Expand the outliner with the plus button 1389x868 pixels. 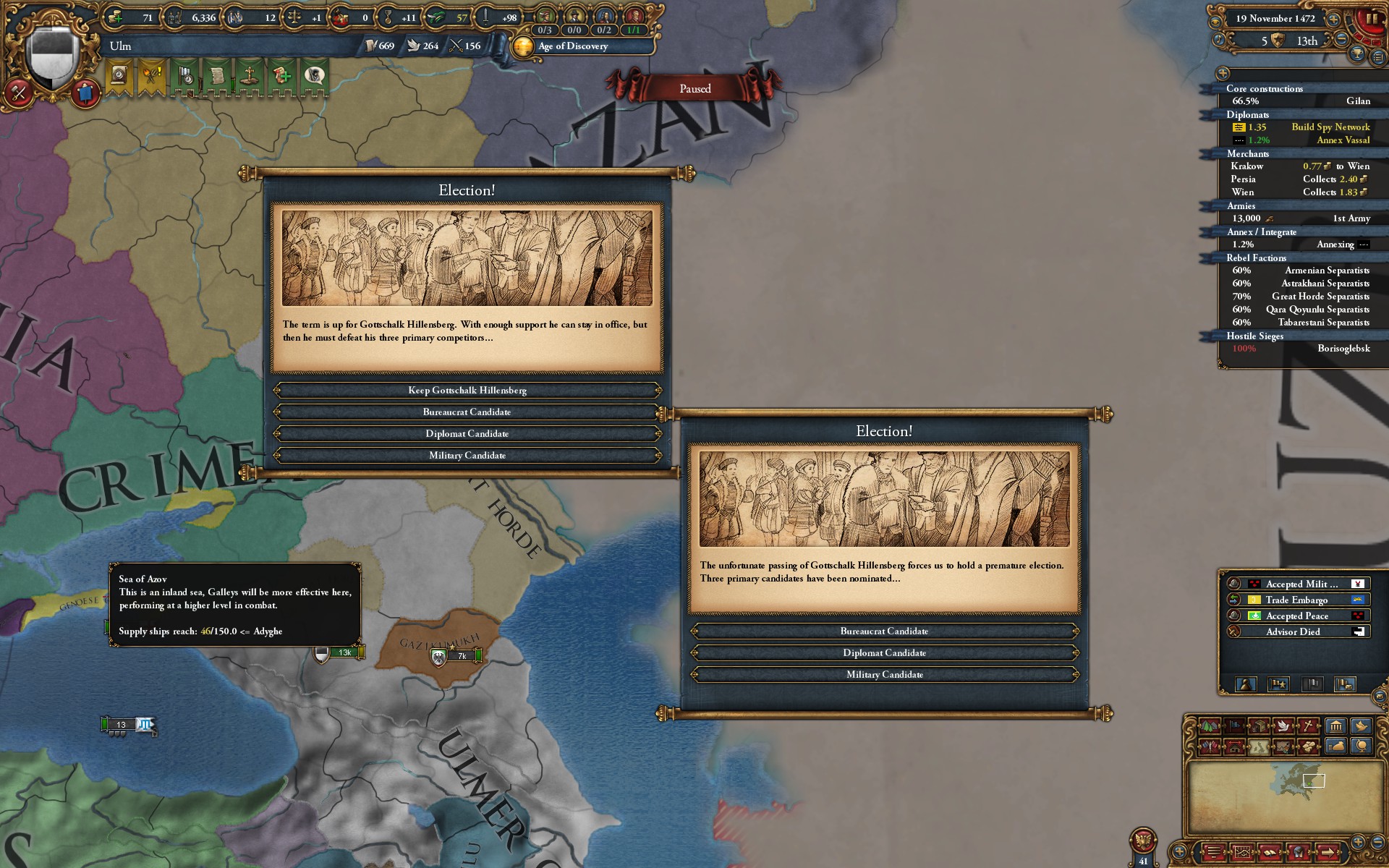coord(1223,72)
